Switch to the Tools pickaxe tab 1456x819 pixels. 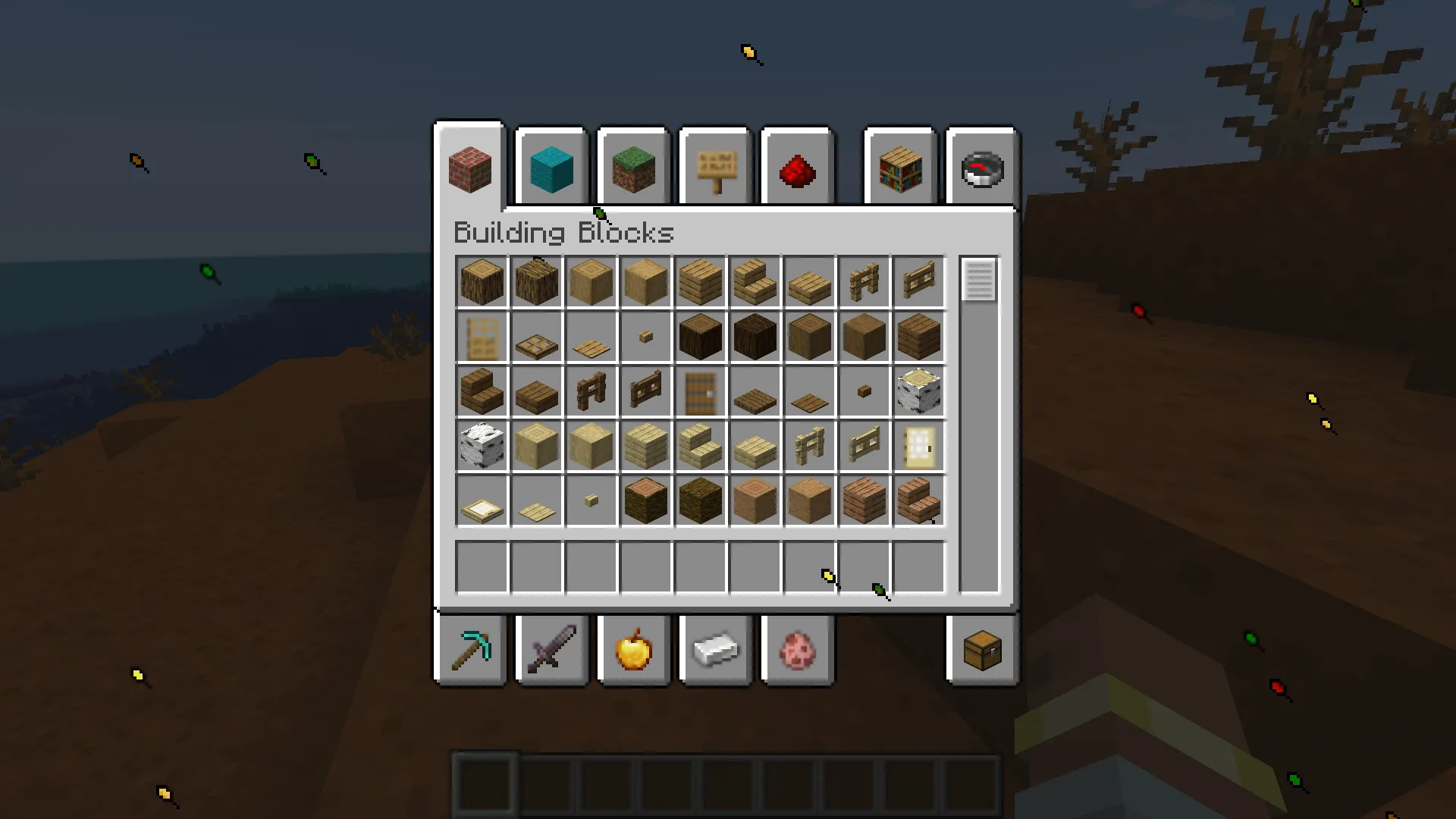[469, 650]
